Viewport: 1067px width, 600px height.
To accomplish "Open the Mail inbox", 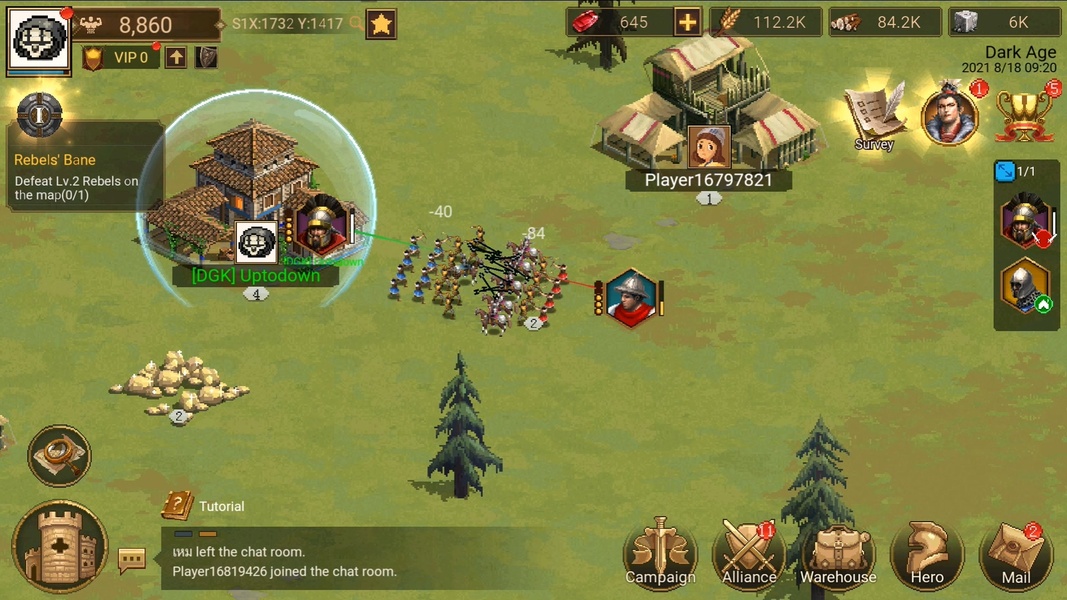I will coord(1015,553).
